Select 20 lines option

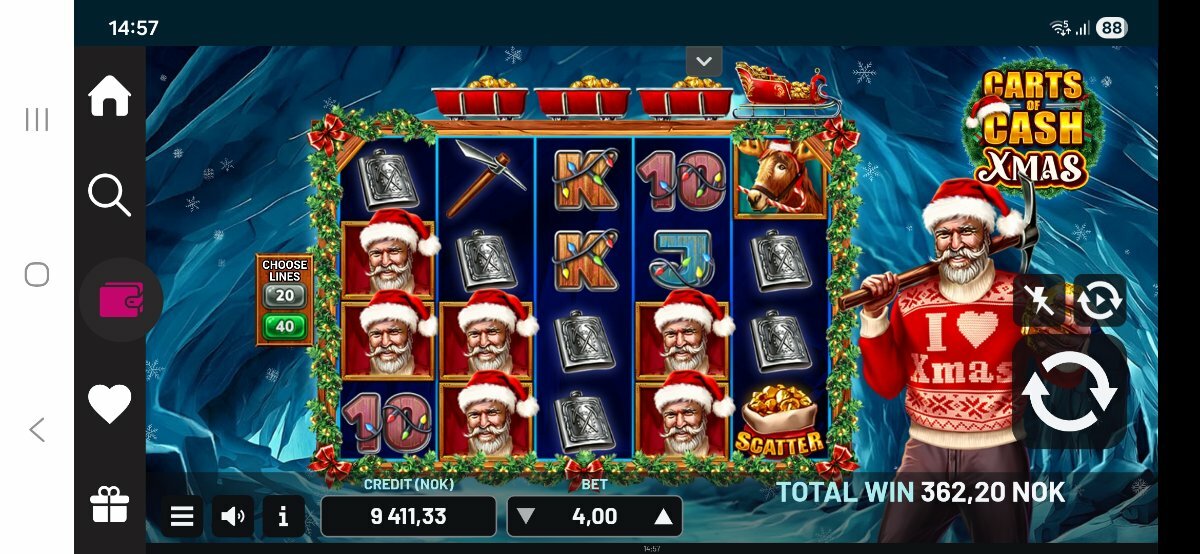pos(285,296)
